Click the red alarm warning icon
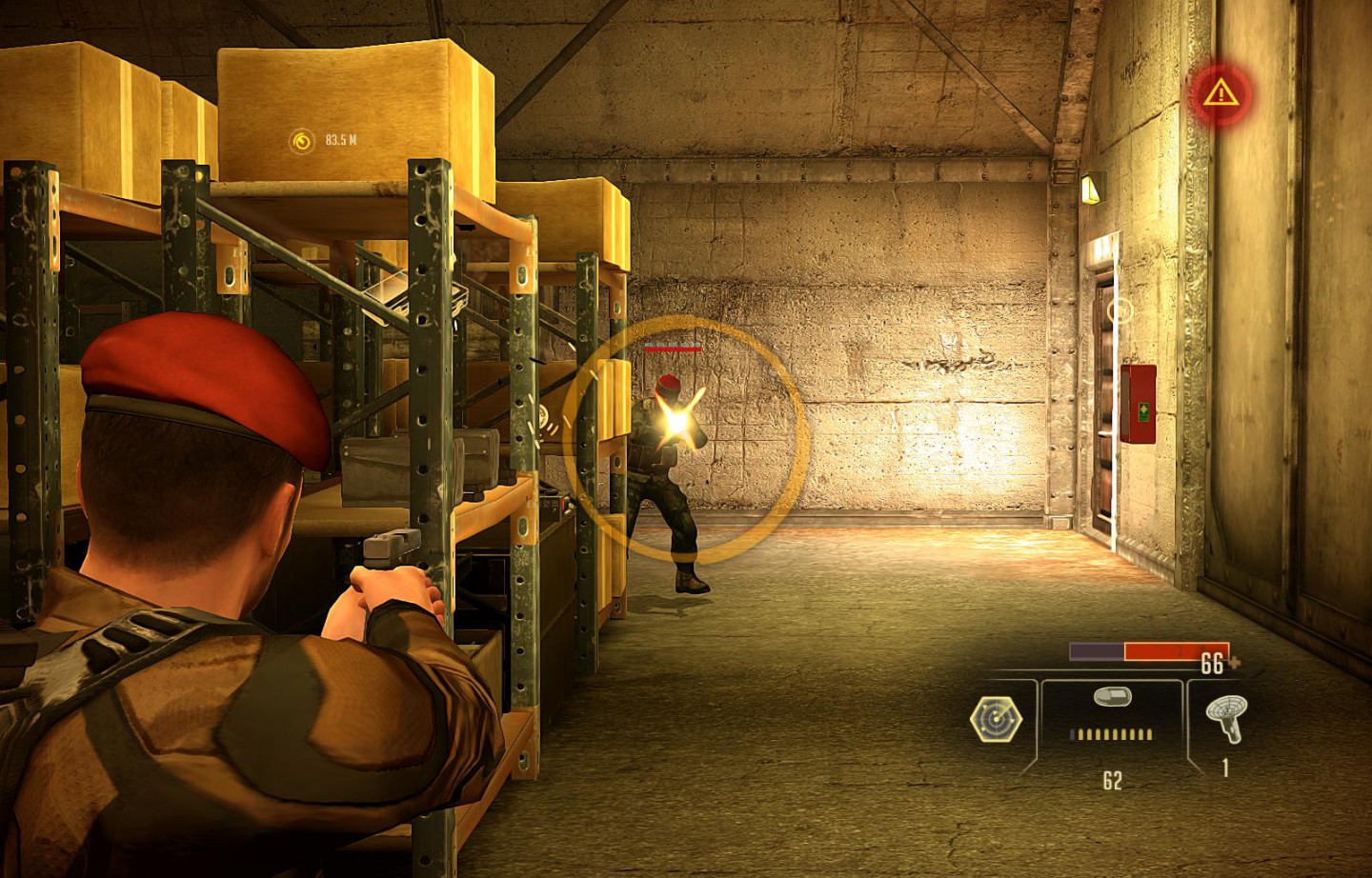 (x=1219, y=93)
